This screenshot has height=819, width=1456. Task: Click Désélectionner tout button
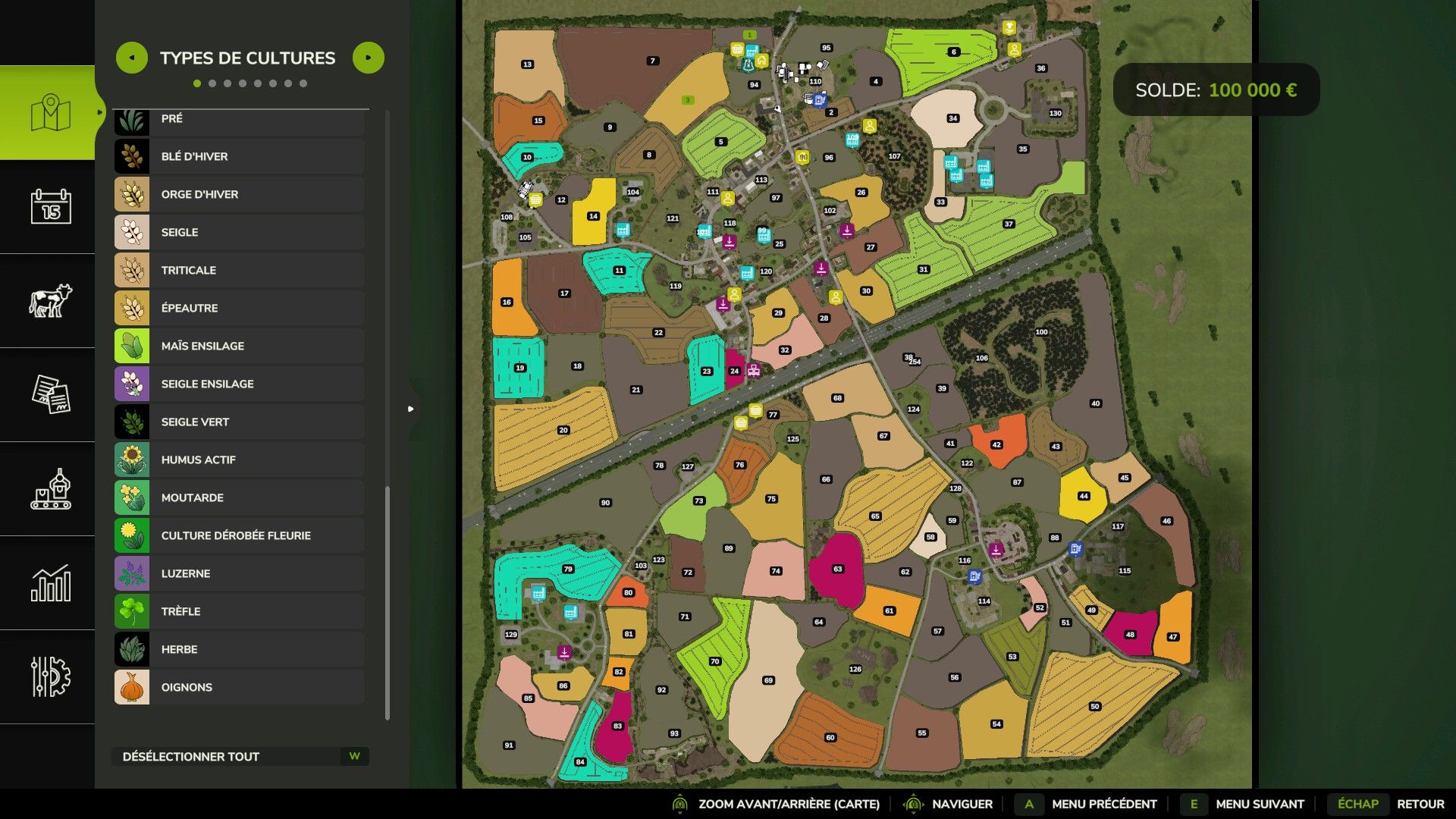pos(240,756)
